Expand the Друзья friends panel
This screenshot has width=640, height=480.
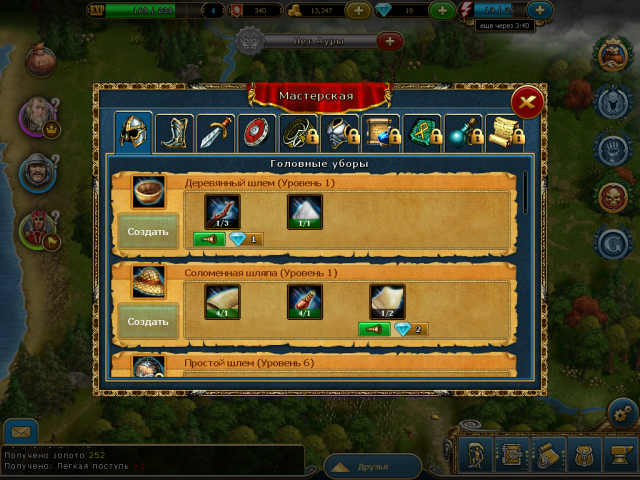372,466
